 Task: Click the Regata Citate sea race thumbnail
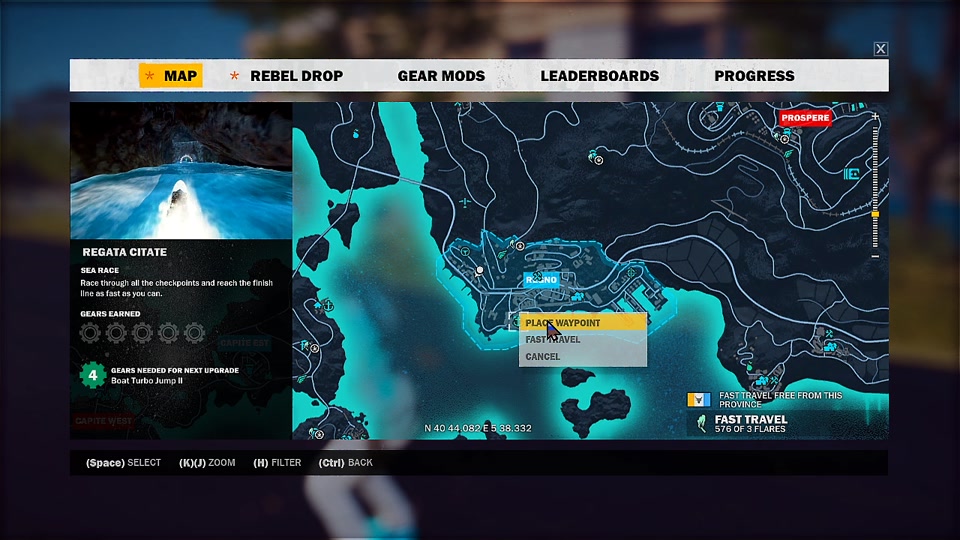[181, 170]
